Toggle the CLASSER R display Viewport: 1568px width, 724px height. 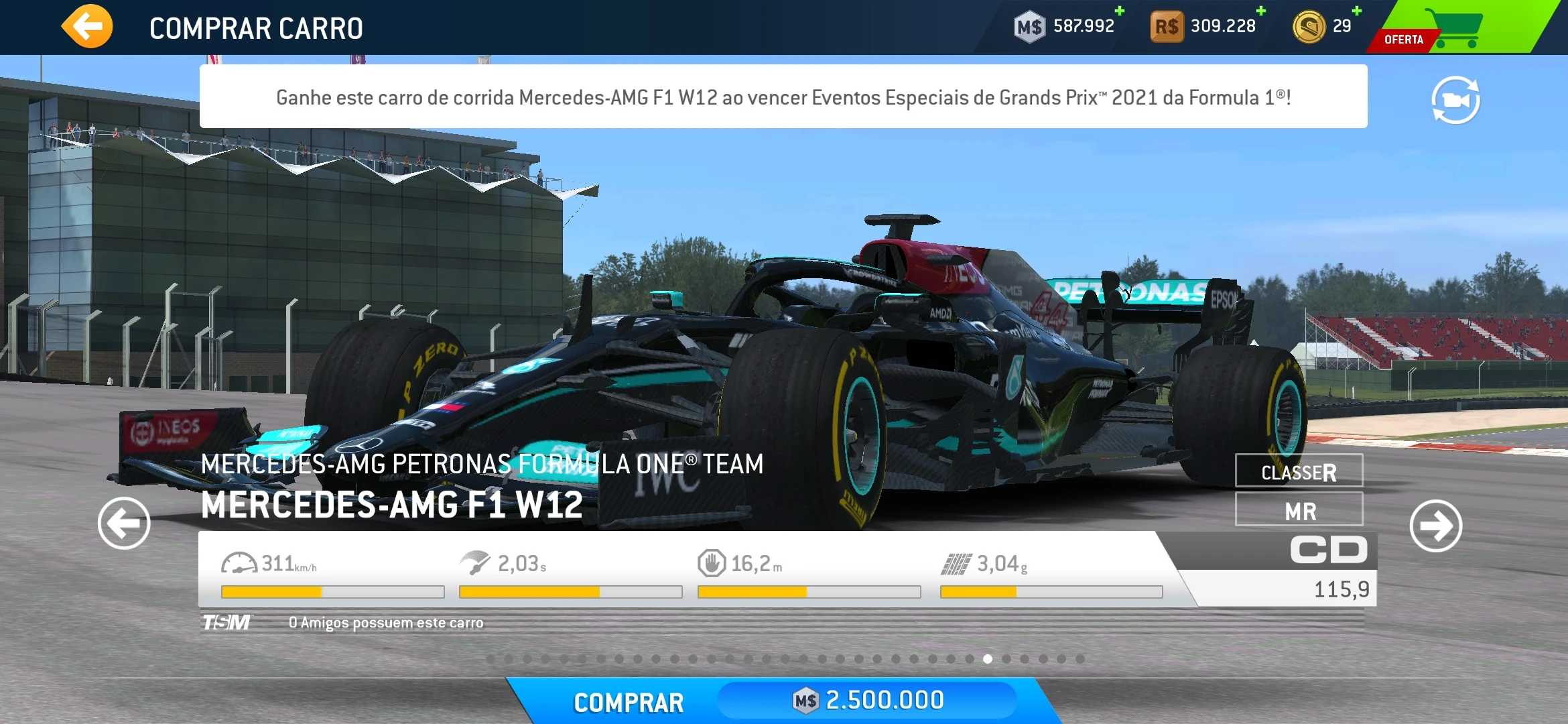pyautogui.click(x=1298, y=471)
